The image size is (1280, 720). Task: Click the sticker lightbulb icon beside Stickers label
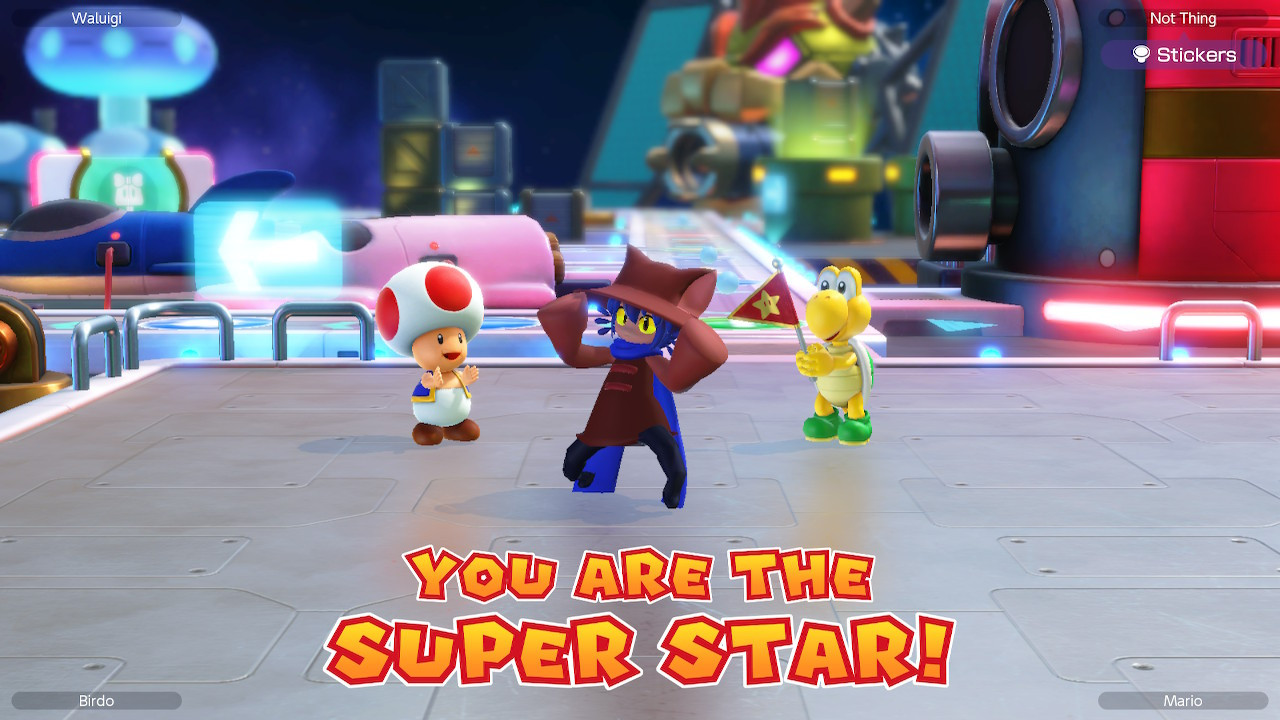tap(1141, 53)
